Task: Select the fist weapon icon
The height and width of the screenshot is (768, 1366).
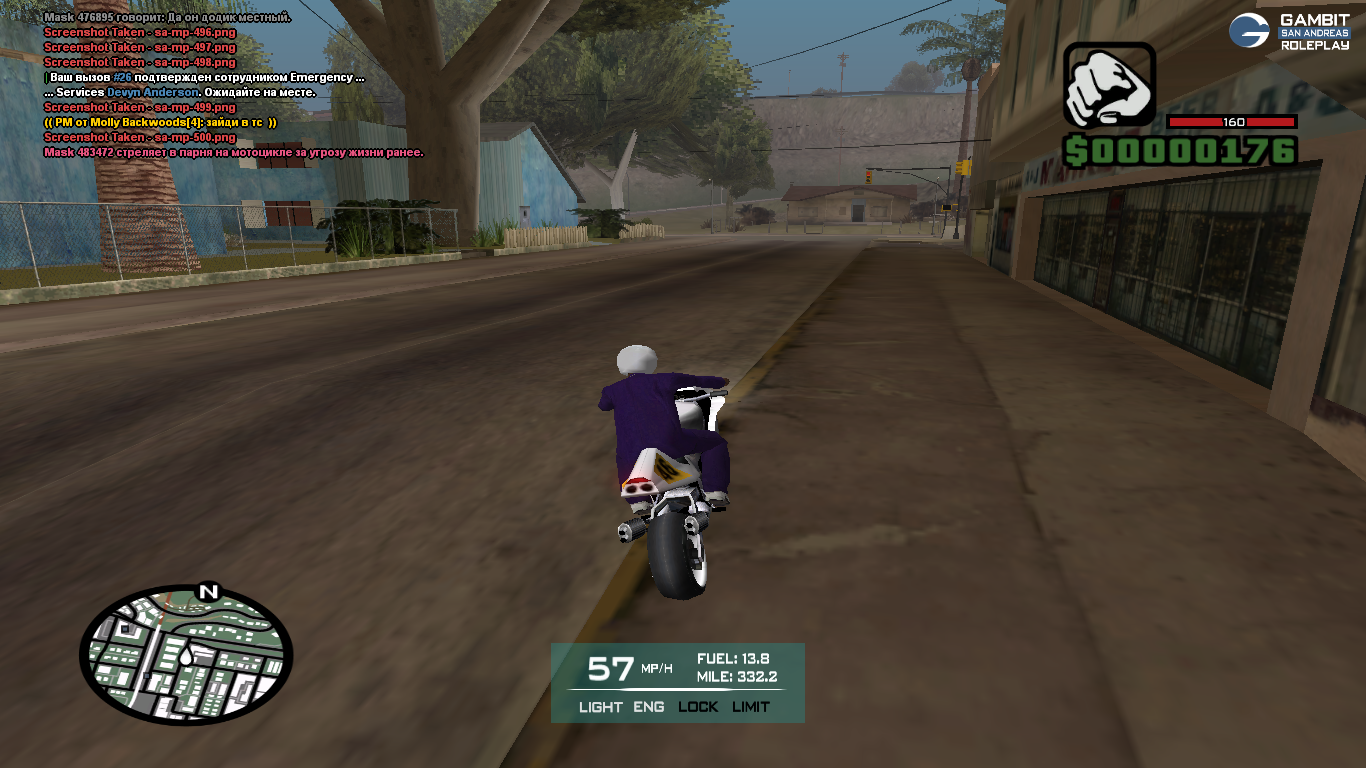Action: pos(1108,85)
